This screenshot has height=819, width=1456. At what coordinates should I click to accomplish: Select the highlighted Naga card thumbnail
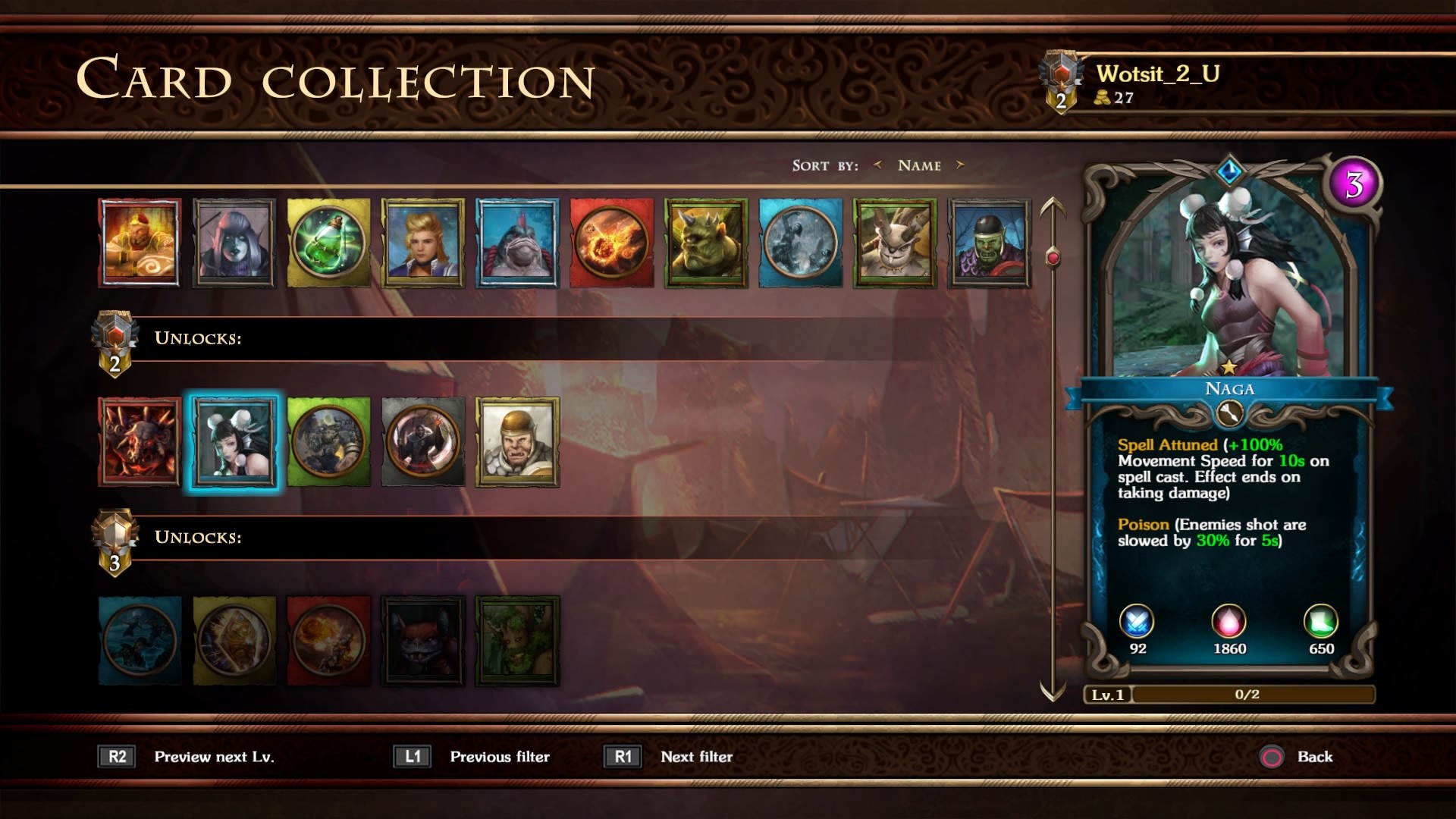(234, 442)
